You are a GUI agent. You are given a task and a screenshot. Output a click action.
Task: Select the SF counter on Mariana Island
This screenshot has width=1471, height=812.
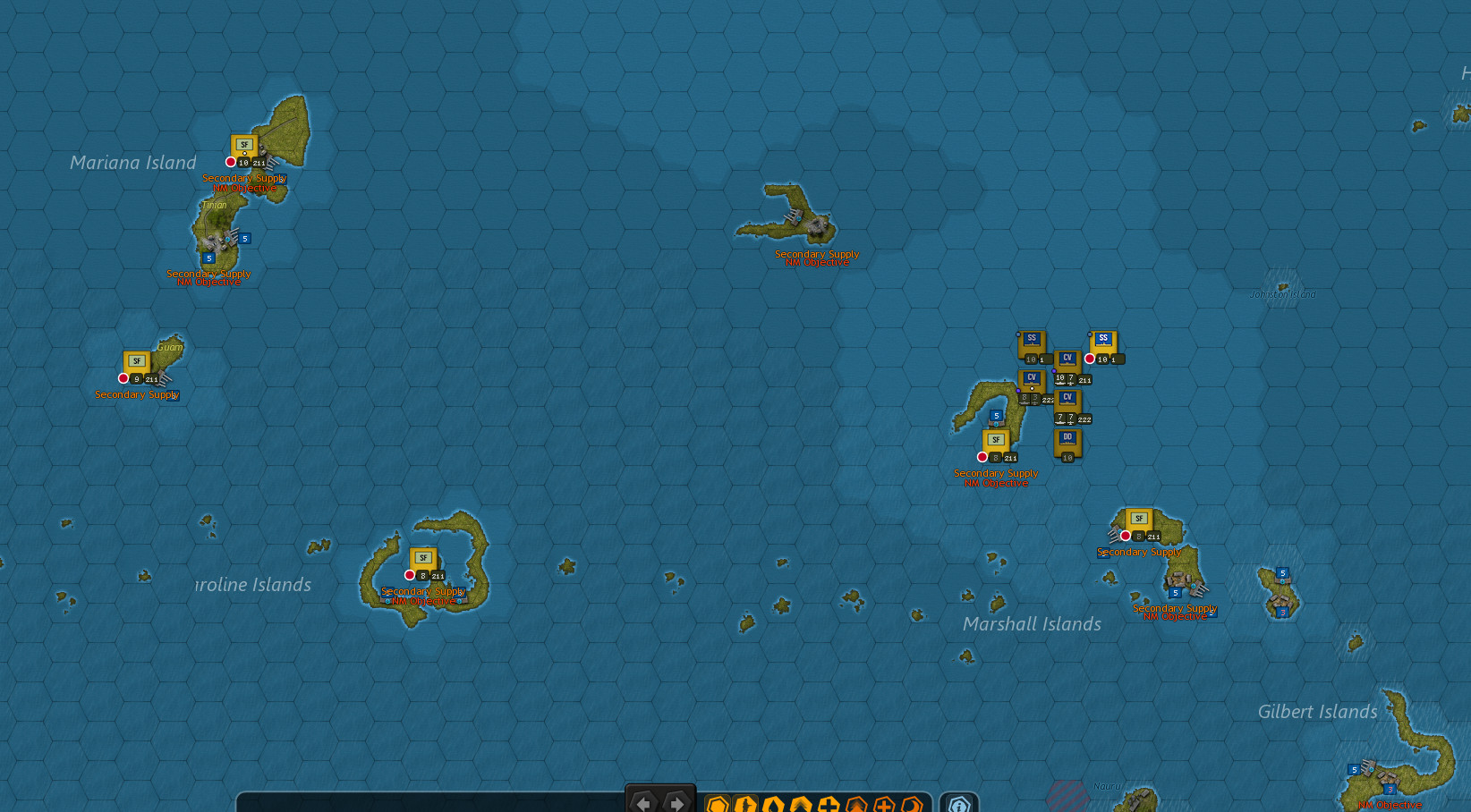pos(244,144)
